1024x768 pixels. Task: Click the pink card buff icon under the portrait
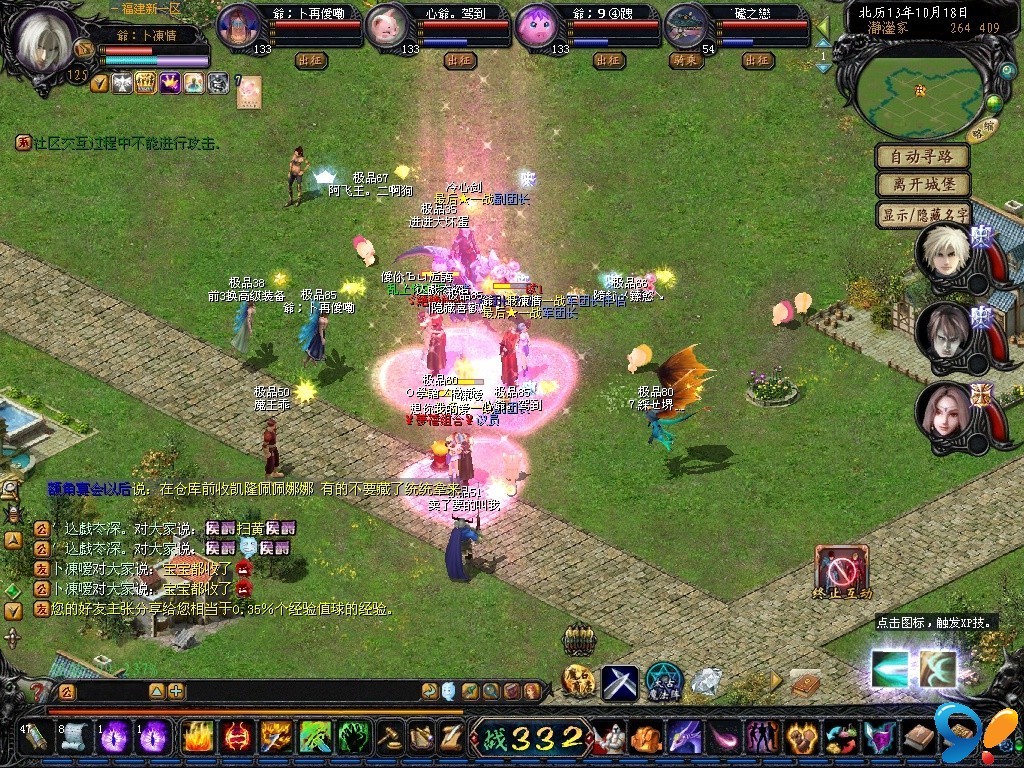(x=248, y=87)
